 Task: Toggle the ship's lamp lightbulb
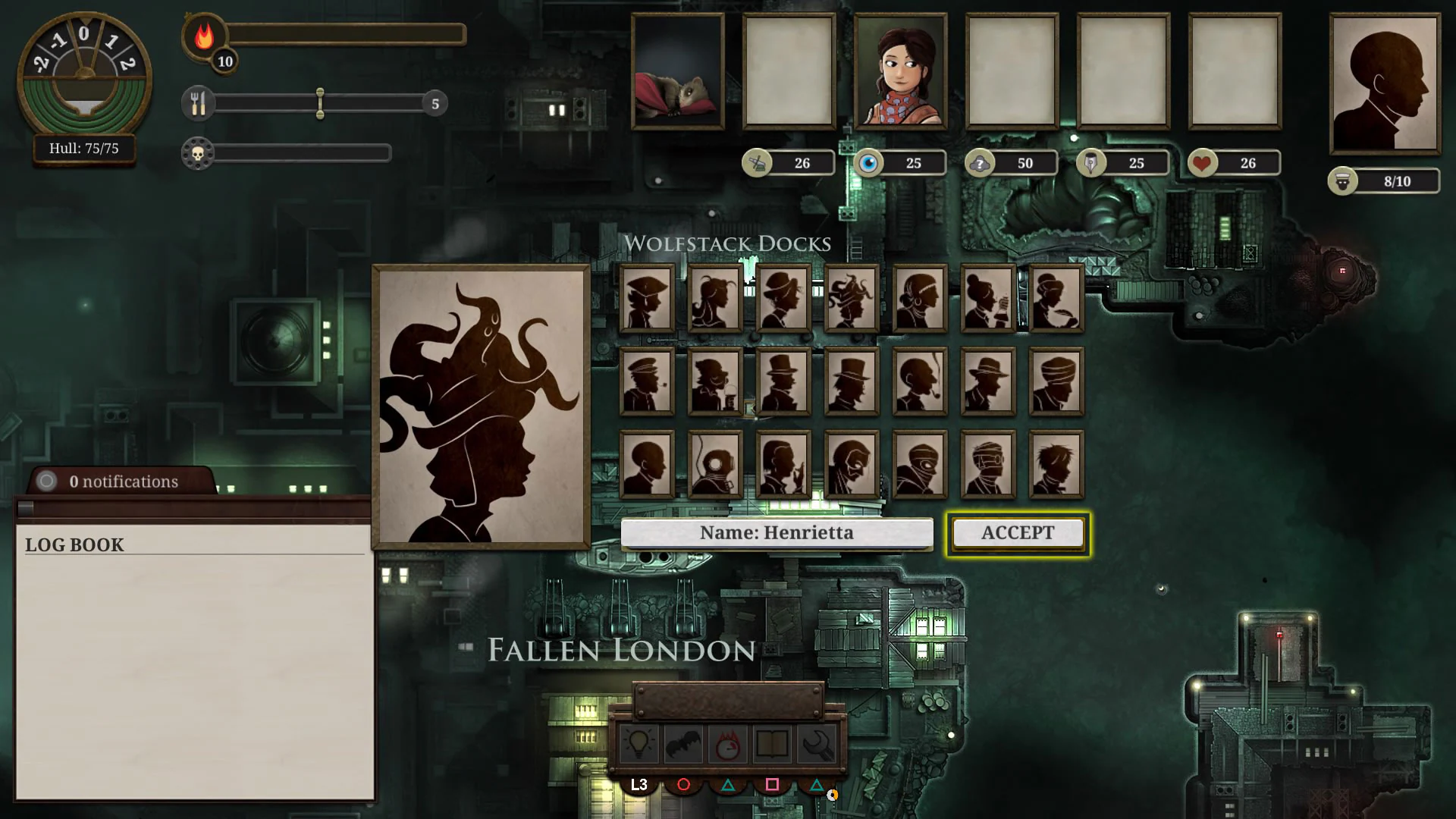pos(641,743)
